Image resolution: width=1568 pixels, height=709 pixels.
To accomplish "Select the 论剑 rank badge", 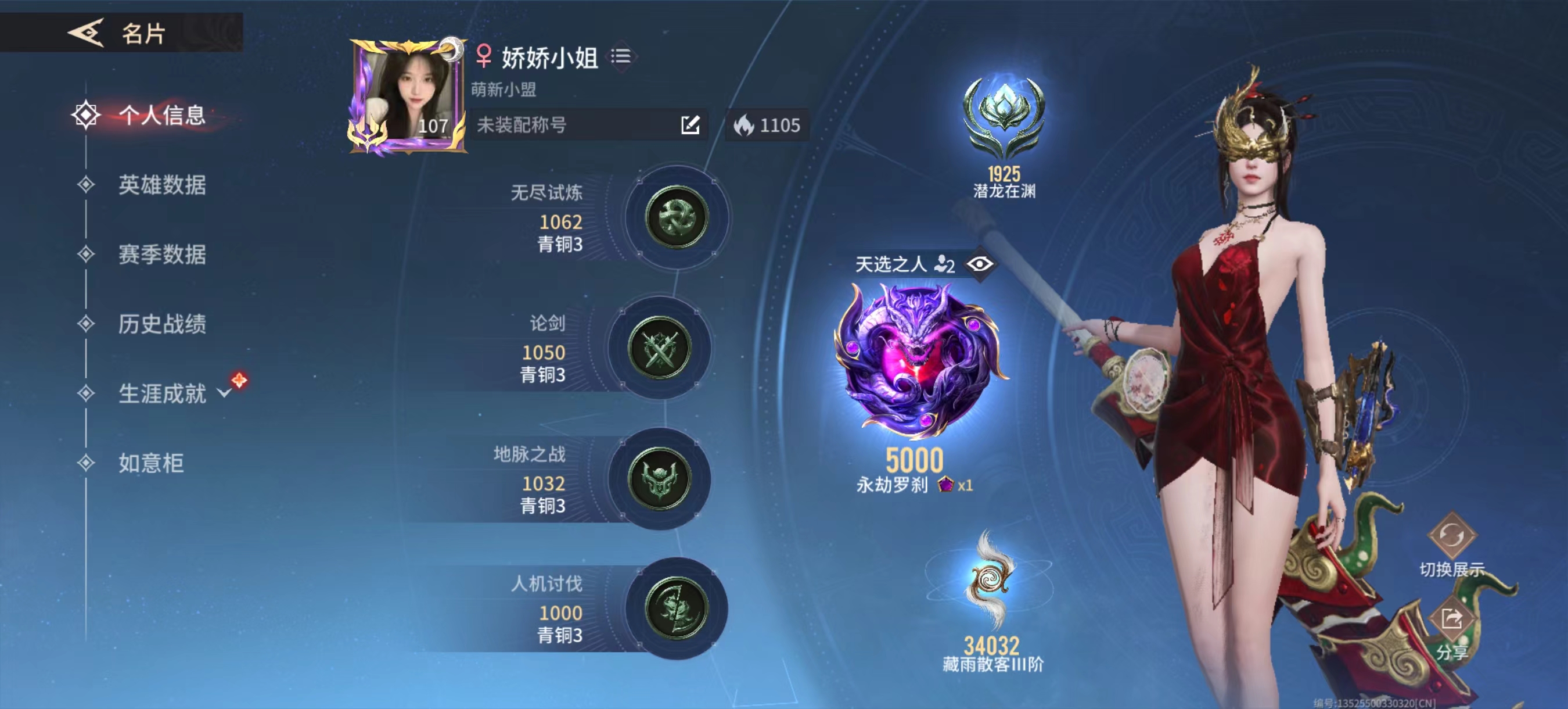I will (x=659, y=348).
